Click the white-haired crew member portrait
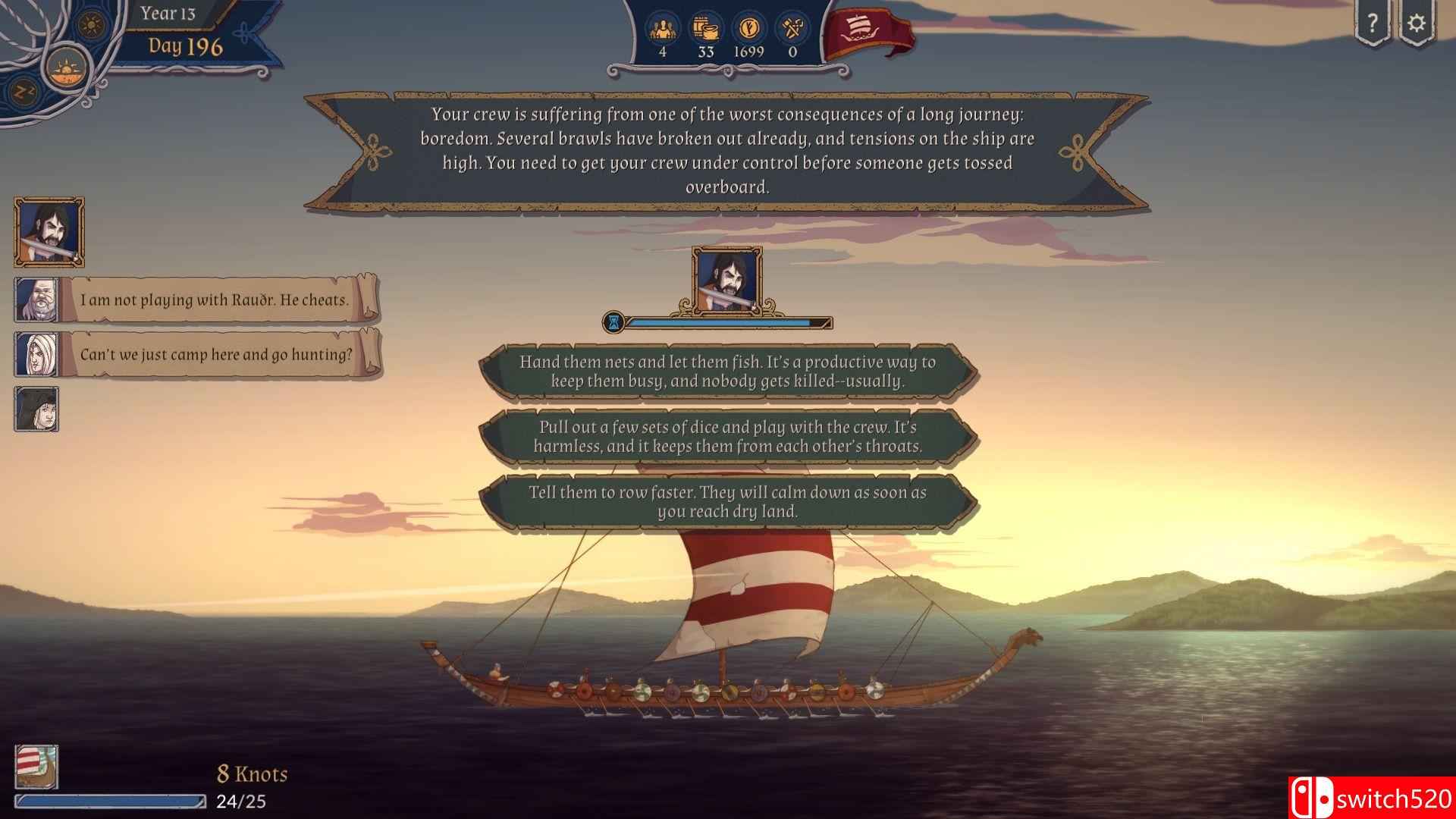The width and height of the screenshot is (1456, 819). coord(37,355)
